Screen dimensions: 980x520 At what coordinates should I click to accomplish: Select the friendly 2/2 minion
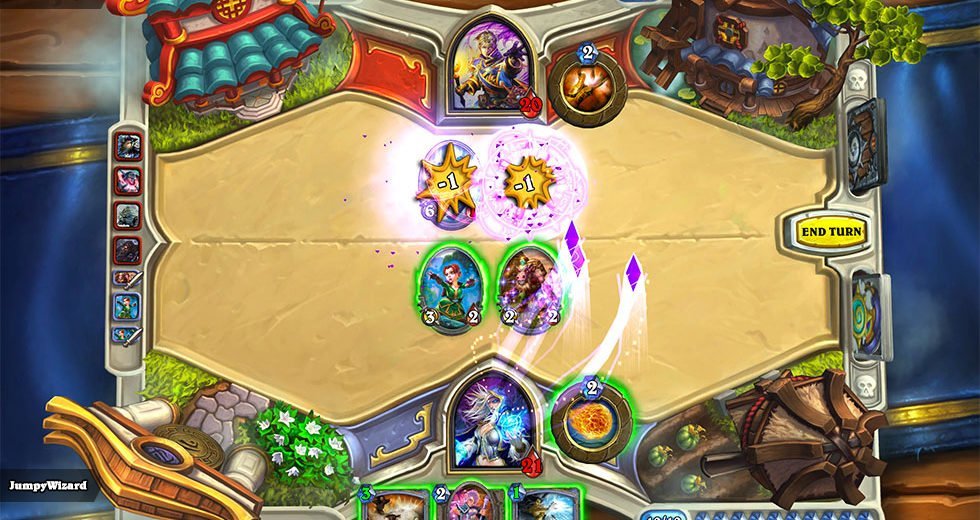pyautogui.click(x=525, y=287)
